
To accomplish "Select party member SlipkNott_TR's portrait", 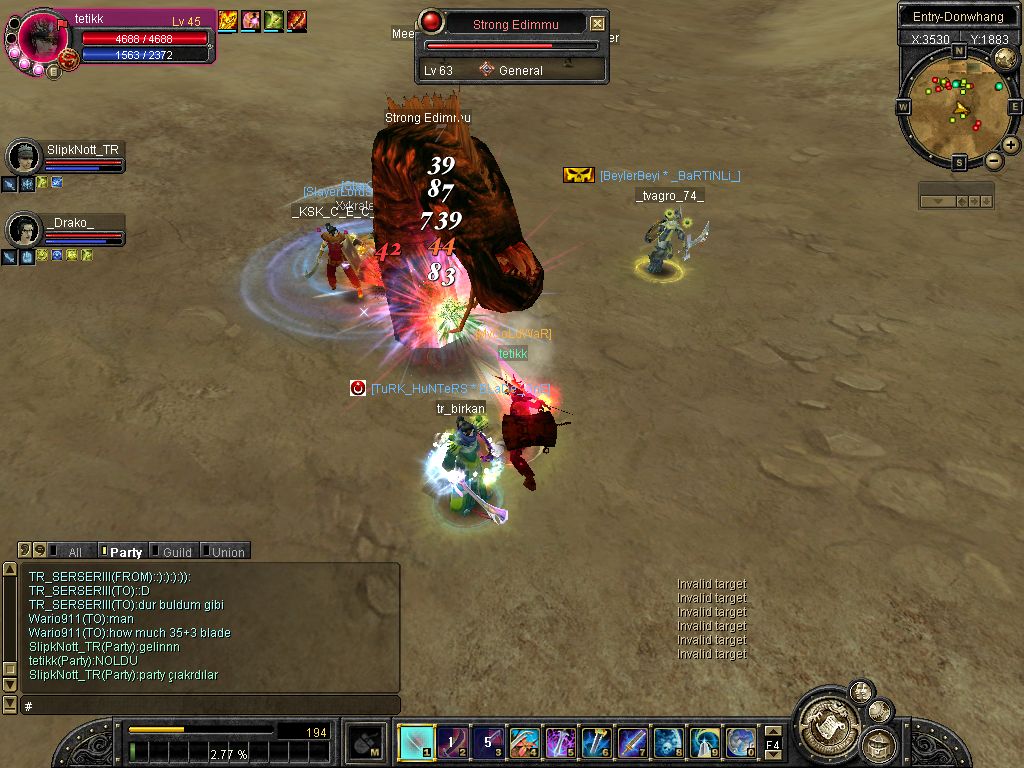I will coord(23,157).
